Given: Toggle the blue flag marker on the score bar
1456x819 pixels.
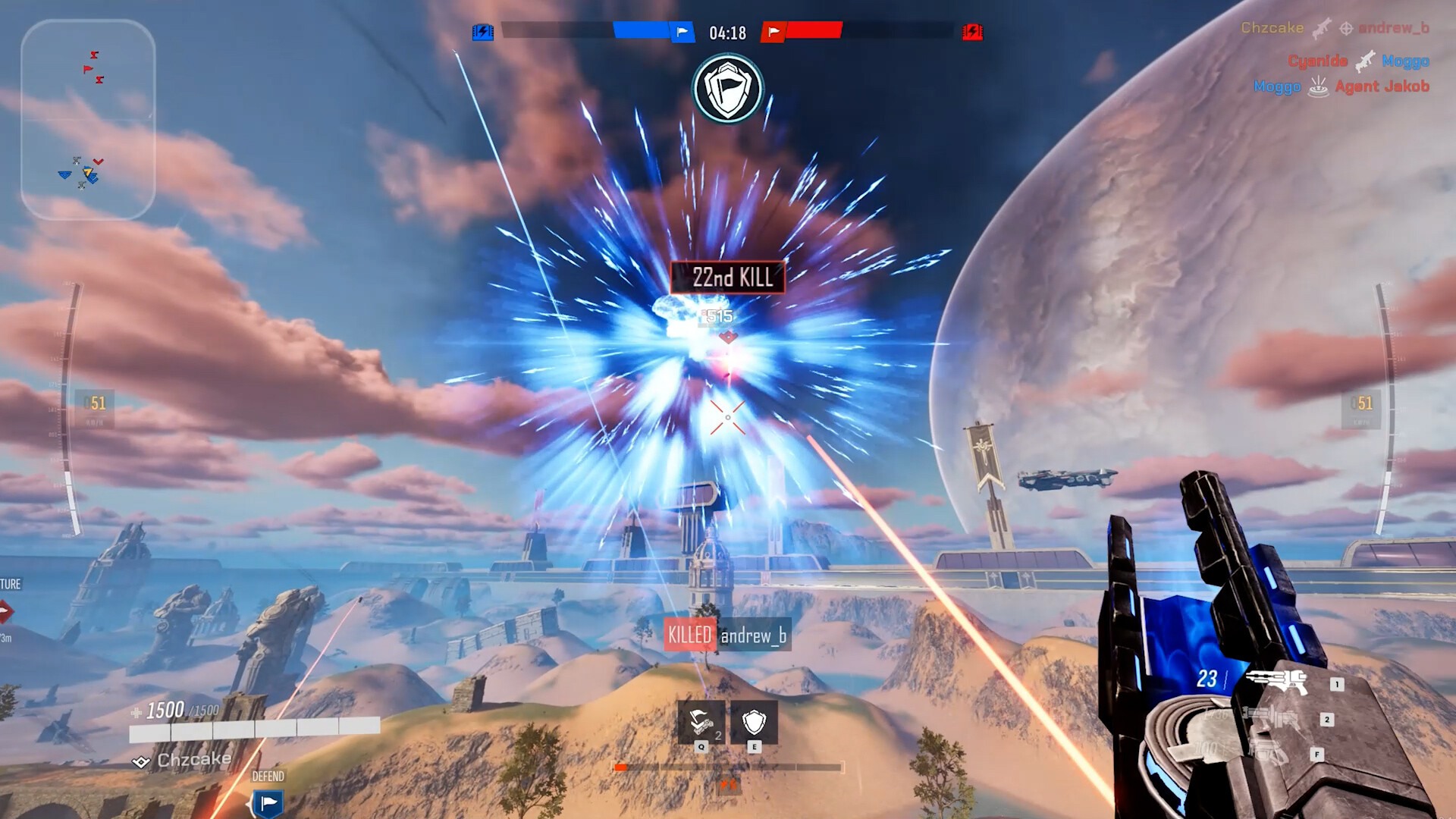Looking at the screenshot, I should (x=682, y=32).
